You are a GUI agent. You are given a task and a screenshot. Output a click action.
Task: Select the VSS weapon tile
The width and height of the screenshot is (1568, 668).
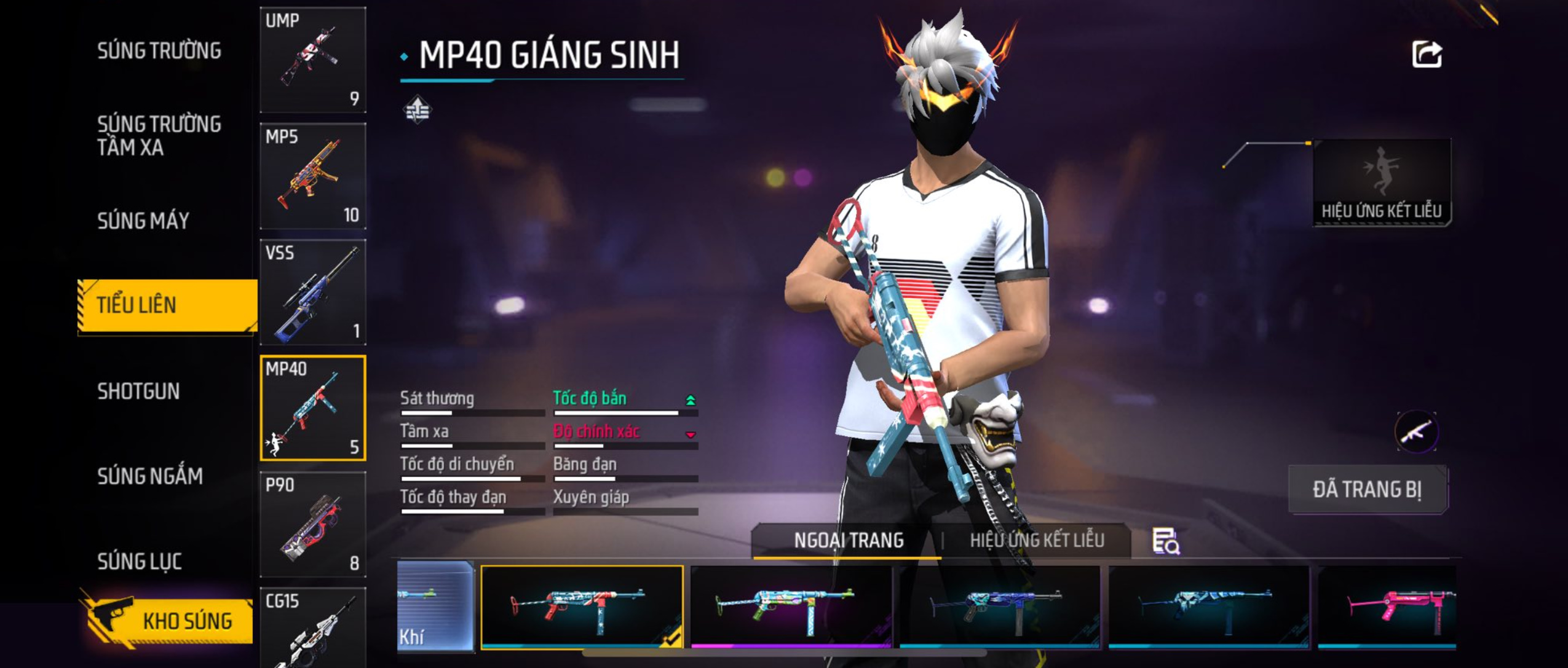click(x=313, y=292)
